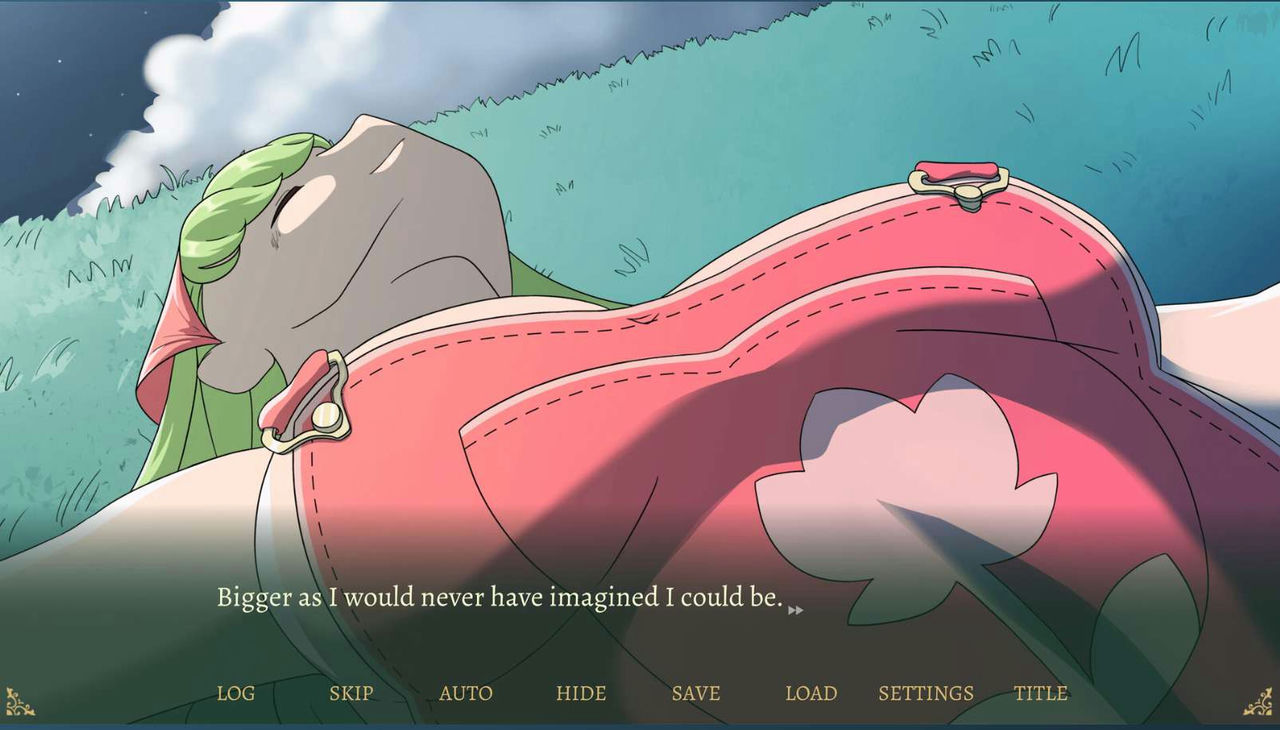This screenshot has height=730, width=1280.
Task: Click the double-arrow text advance indicator
Action: (x=795, y=608)
